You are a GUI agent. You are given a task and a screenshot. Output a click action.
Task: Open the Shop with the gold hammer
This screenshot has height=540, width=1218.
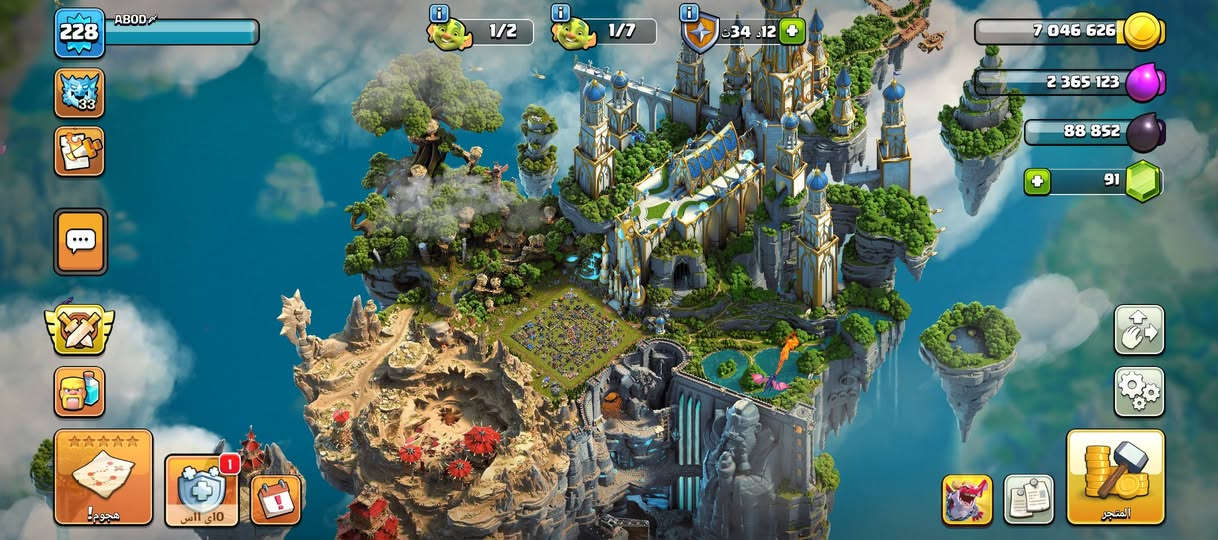[x=1115, y=477]
